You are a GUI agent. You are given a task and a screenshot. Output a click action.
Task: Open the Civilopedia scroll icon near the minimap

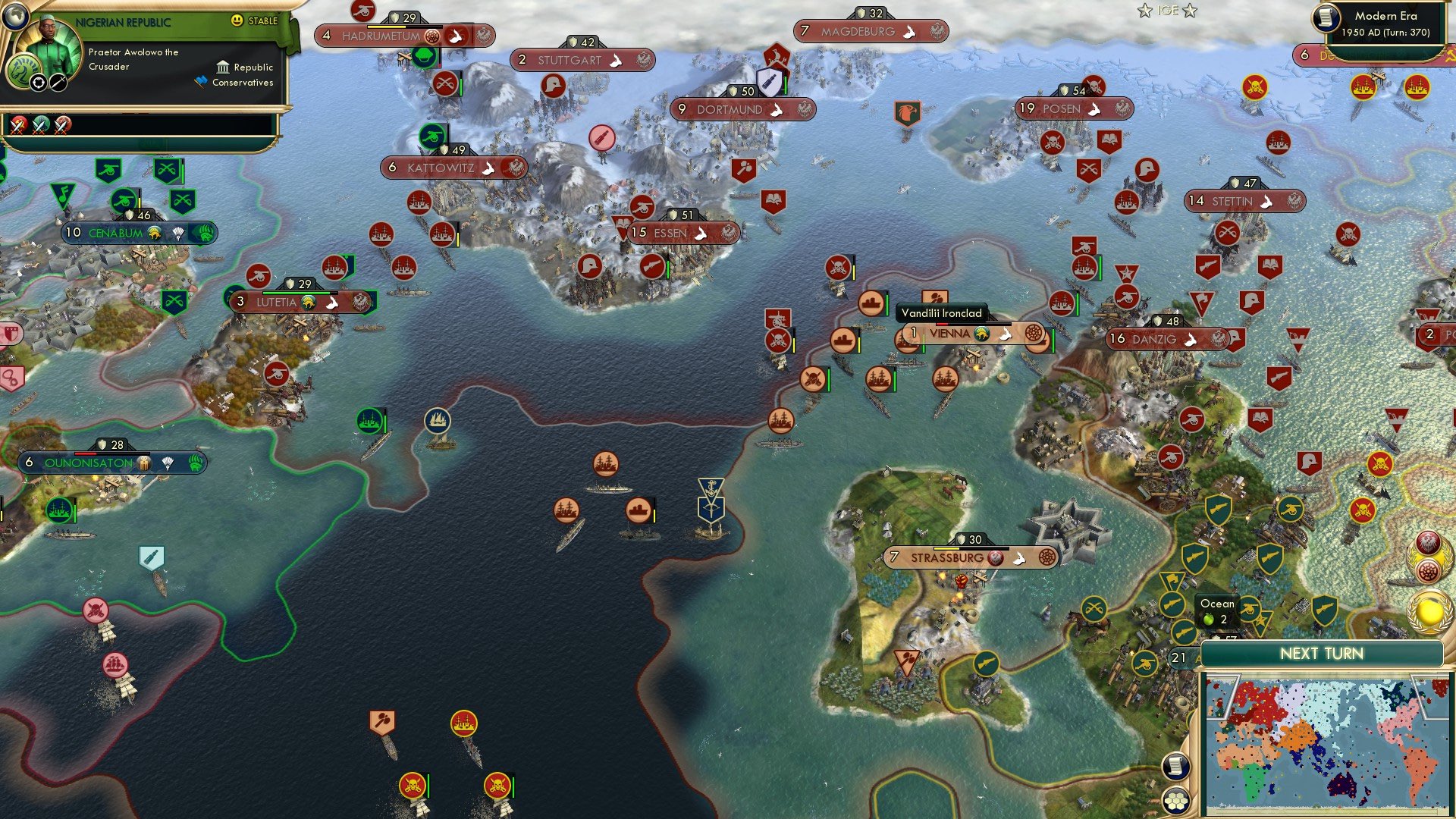click(x=1175, y=767)
